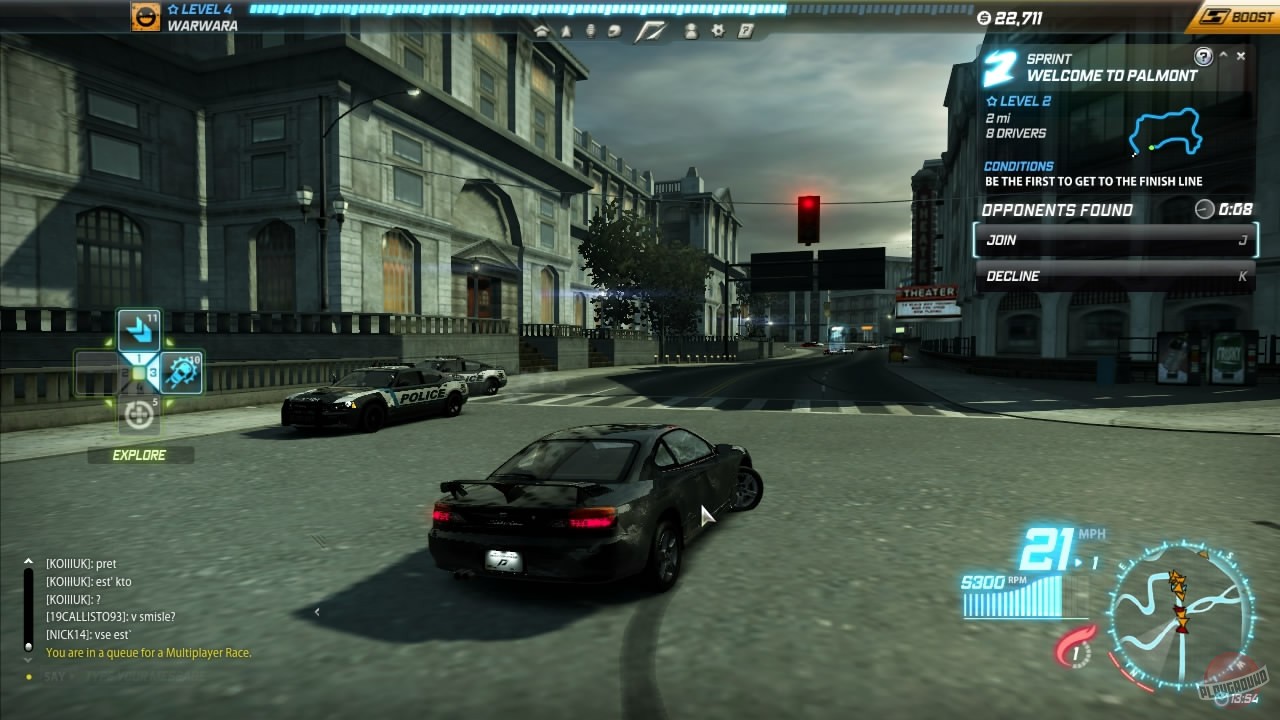Click the BOOST button top right

(1233, 16)
